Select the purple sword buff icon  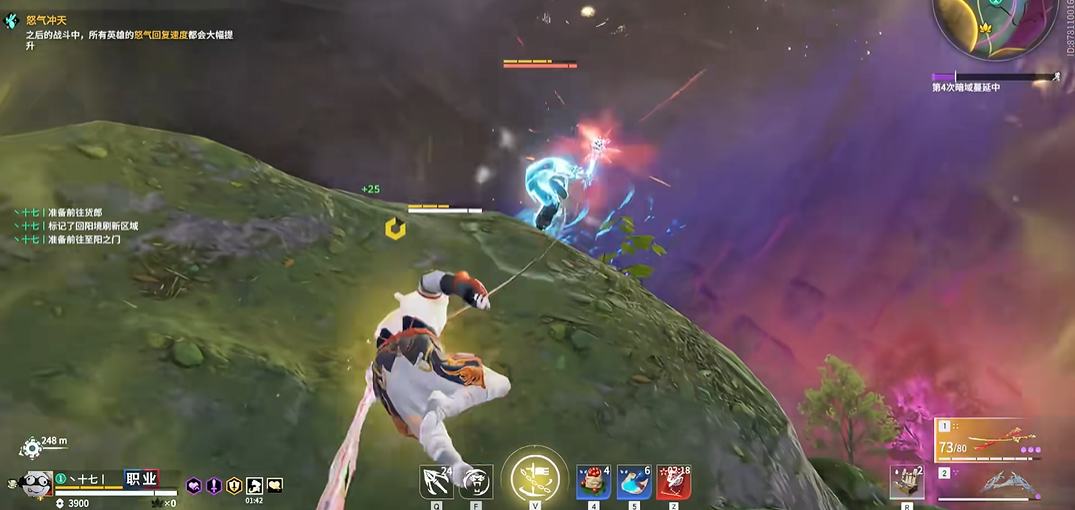coord(214,486)
